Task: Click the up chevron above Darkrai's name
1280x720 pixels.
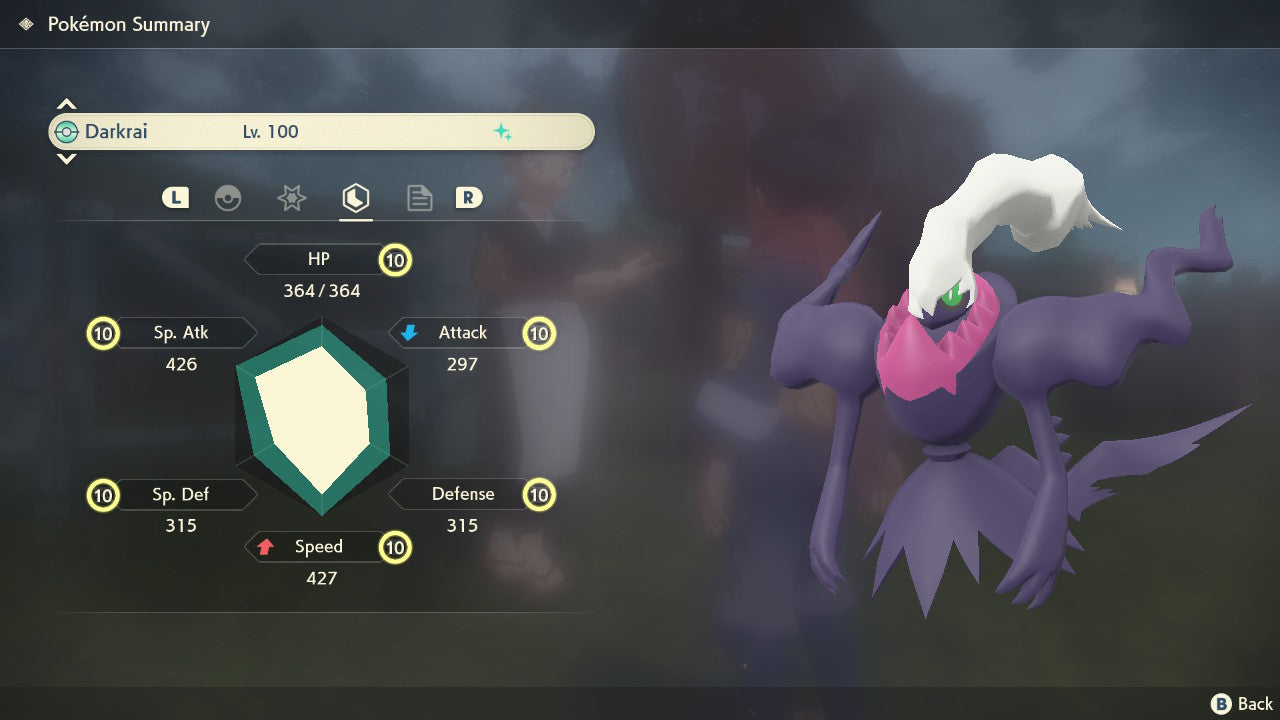Action: click(66, 104)
